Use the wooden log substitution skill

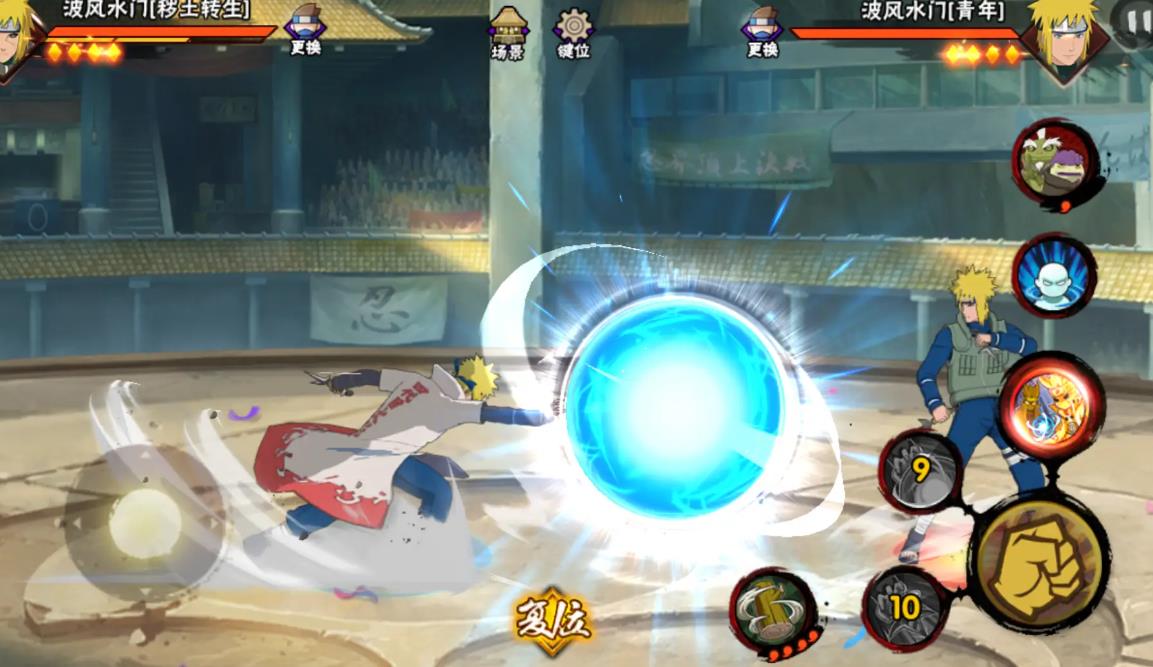pos(774,608)
